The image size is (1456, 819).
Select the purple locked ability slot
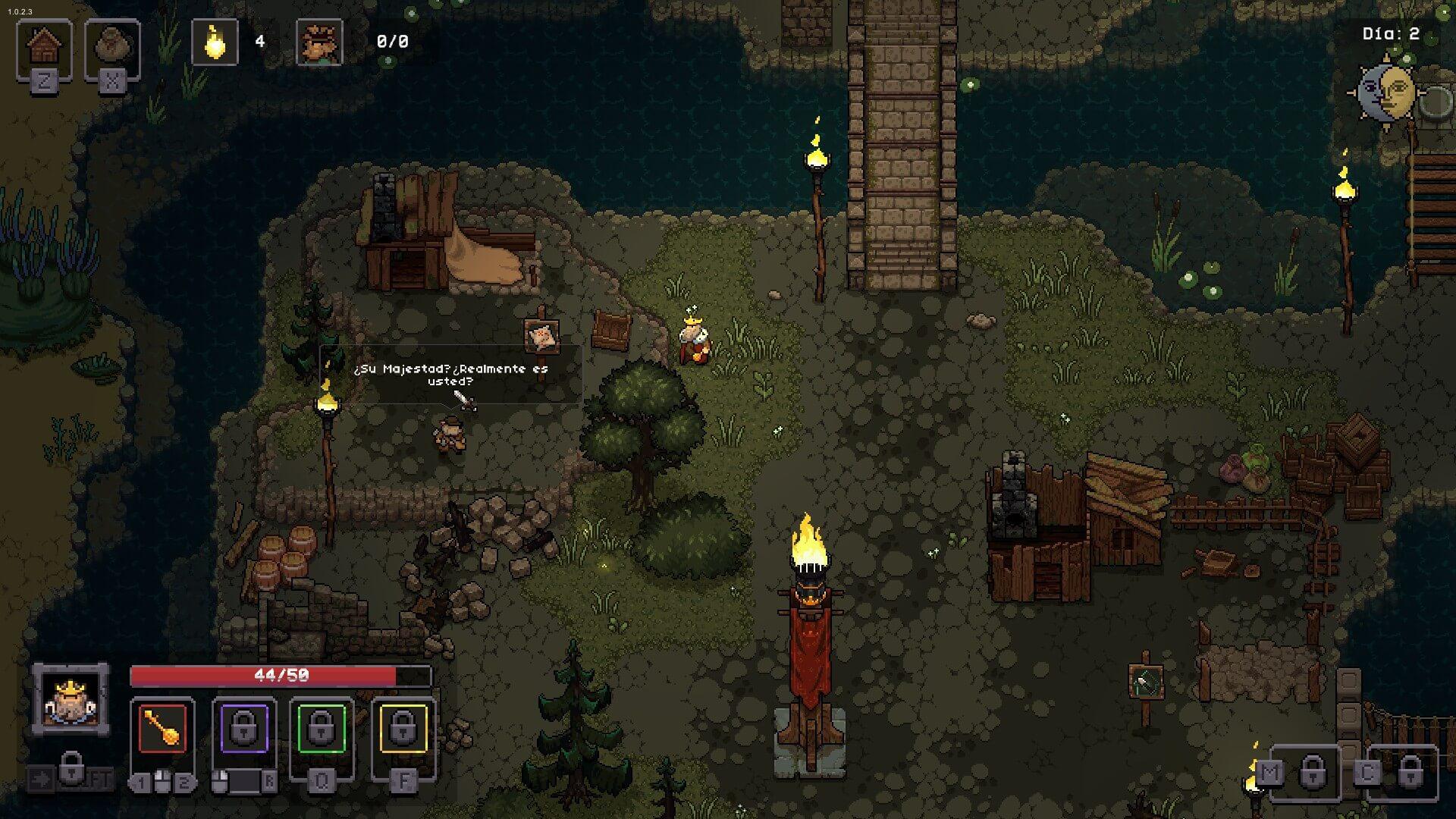click(x=243, y=730)
